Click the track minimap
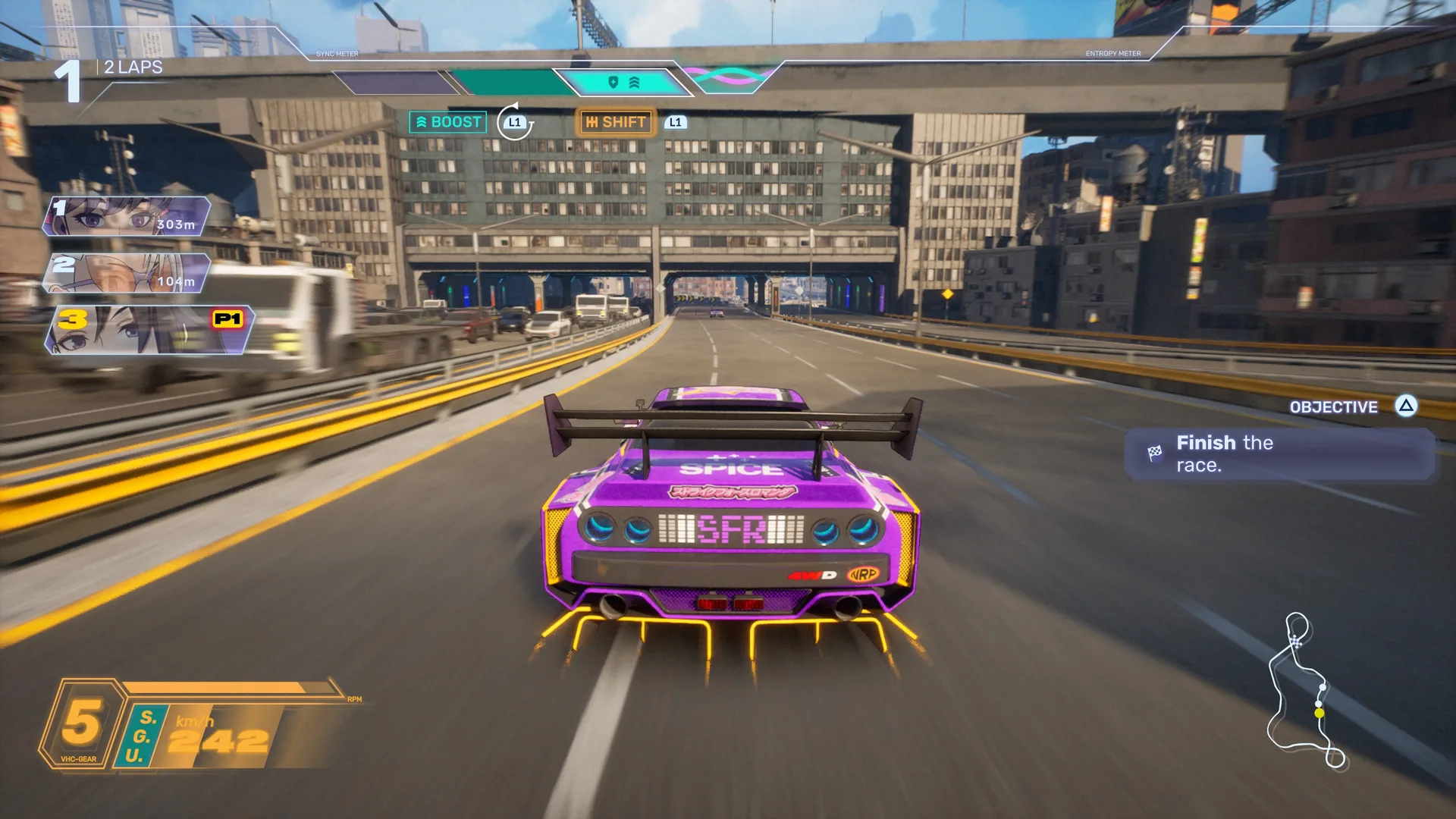 tap(1306, 691)
